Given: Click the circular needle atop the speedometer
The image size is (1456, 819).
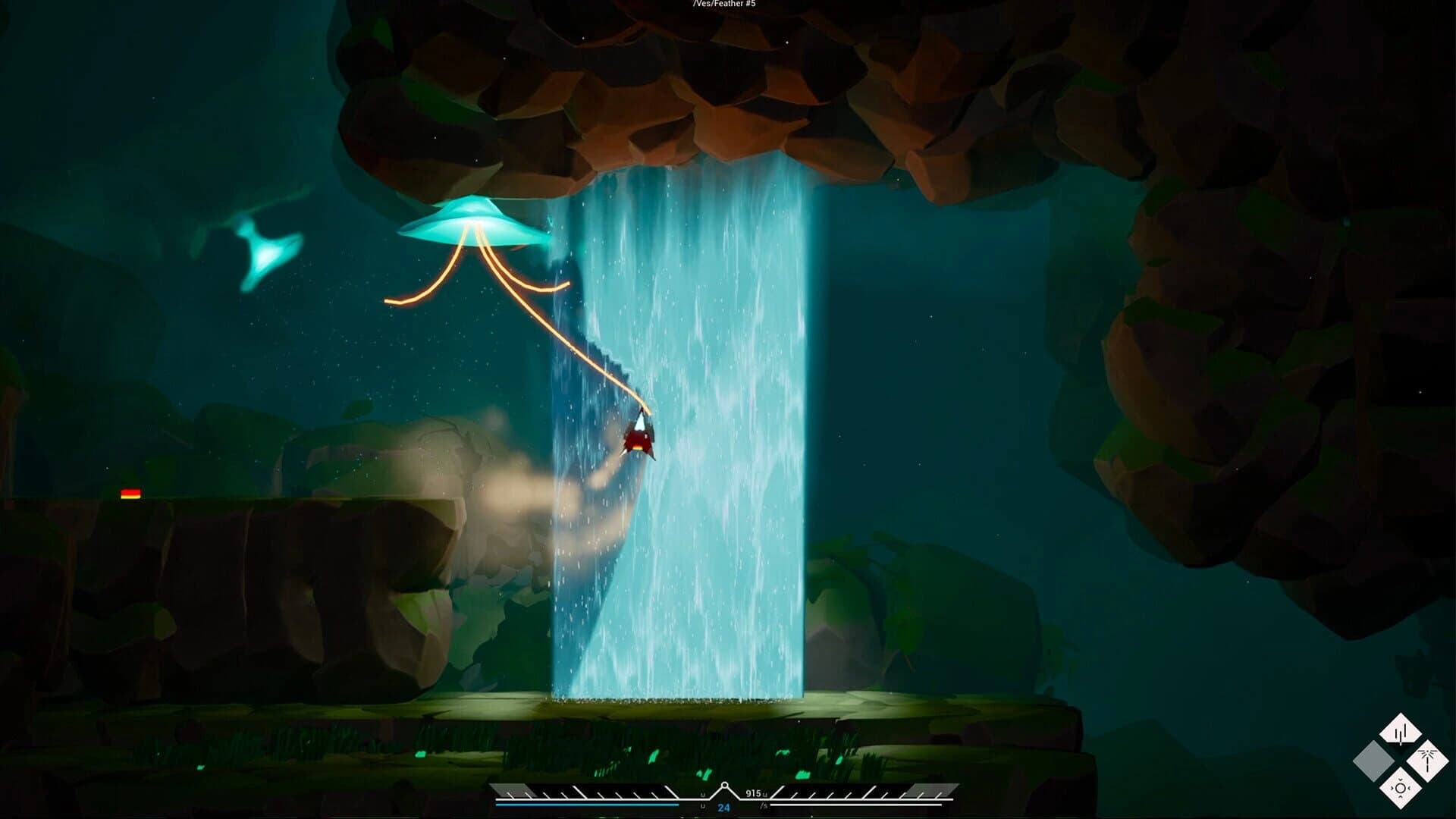Looking at the screenshot, I should point(724,784).
